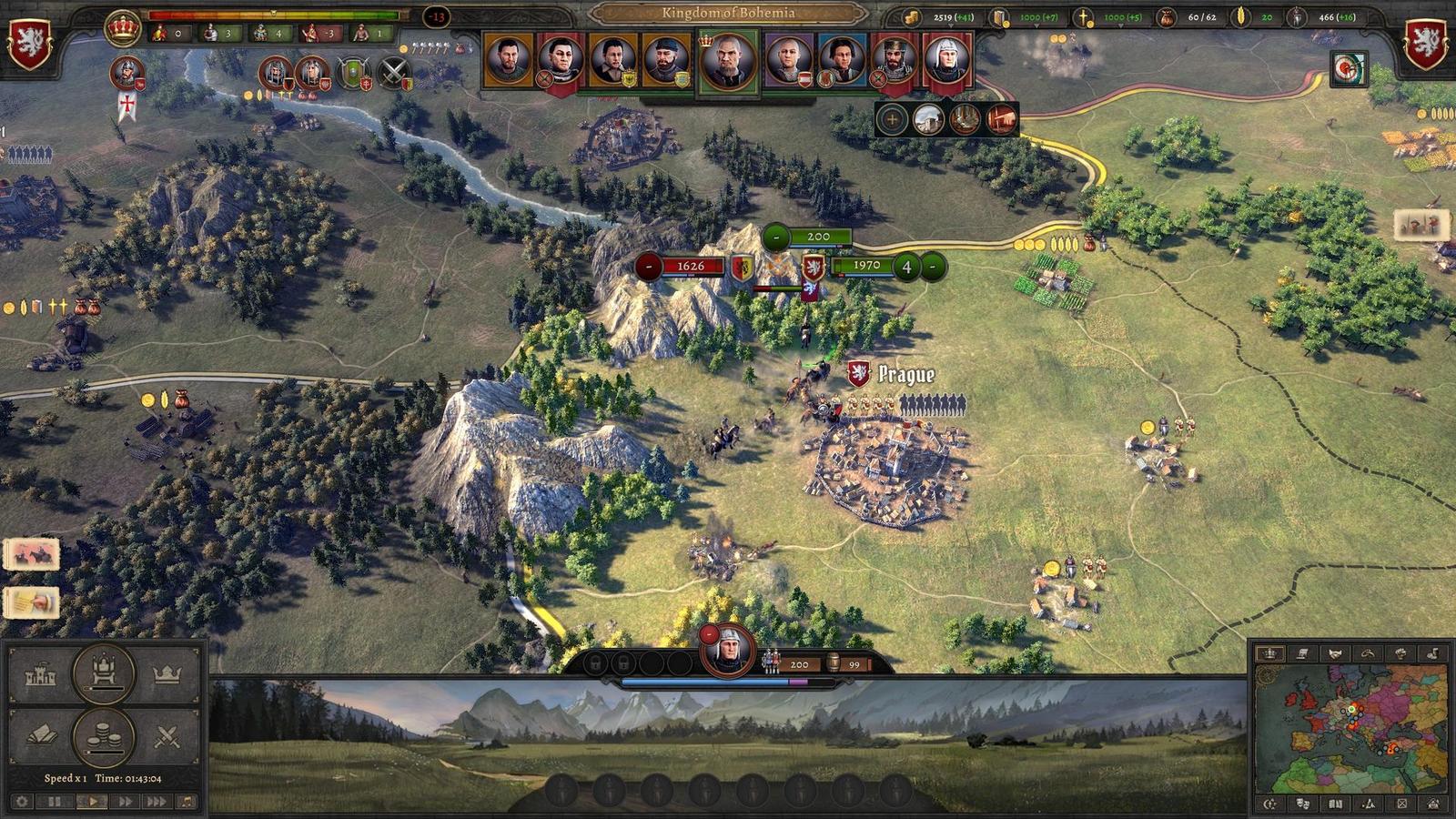Image resolution: width=1456 pixels, height=819 pixels.
Task: Select the castle town management icon
Action: [40, 675]
